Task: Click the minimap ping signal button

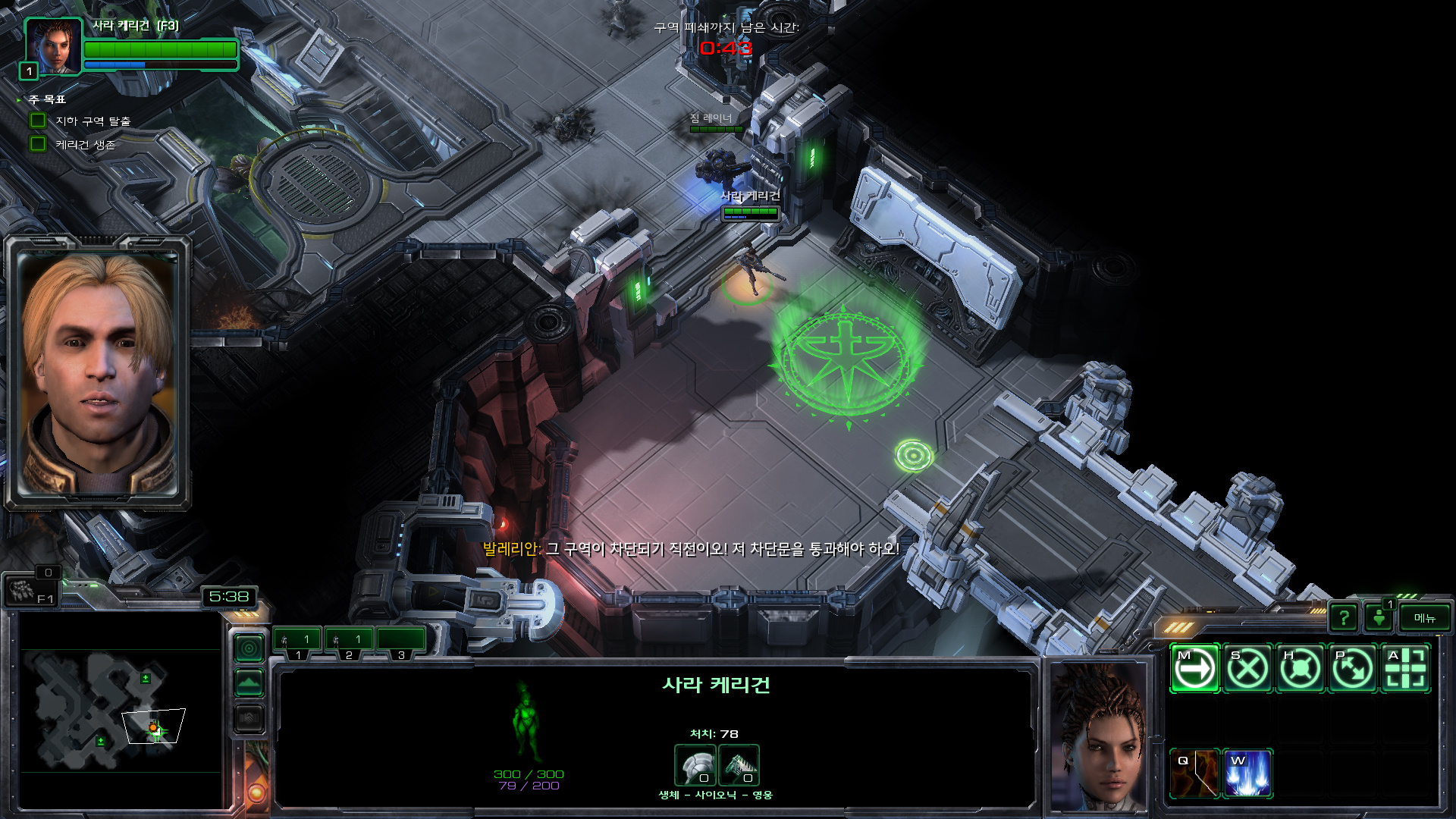Action: 249,648
